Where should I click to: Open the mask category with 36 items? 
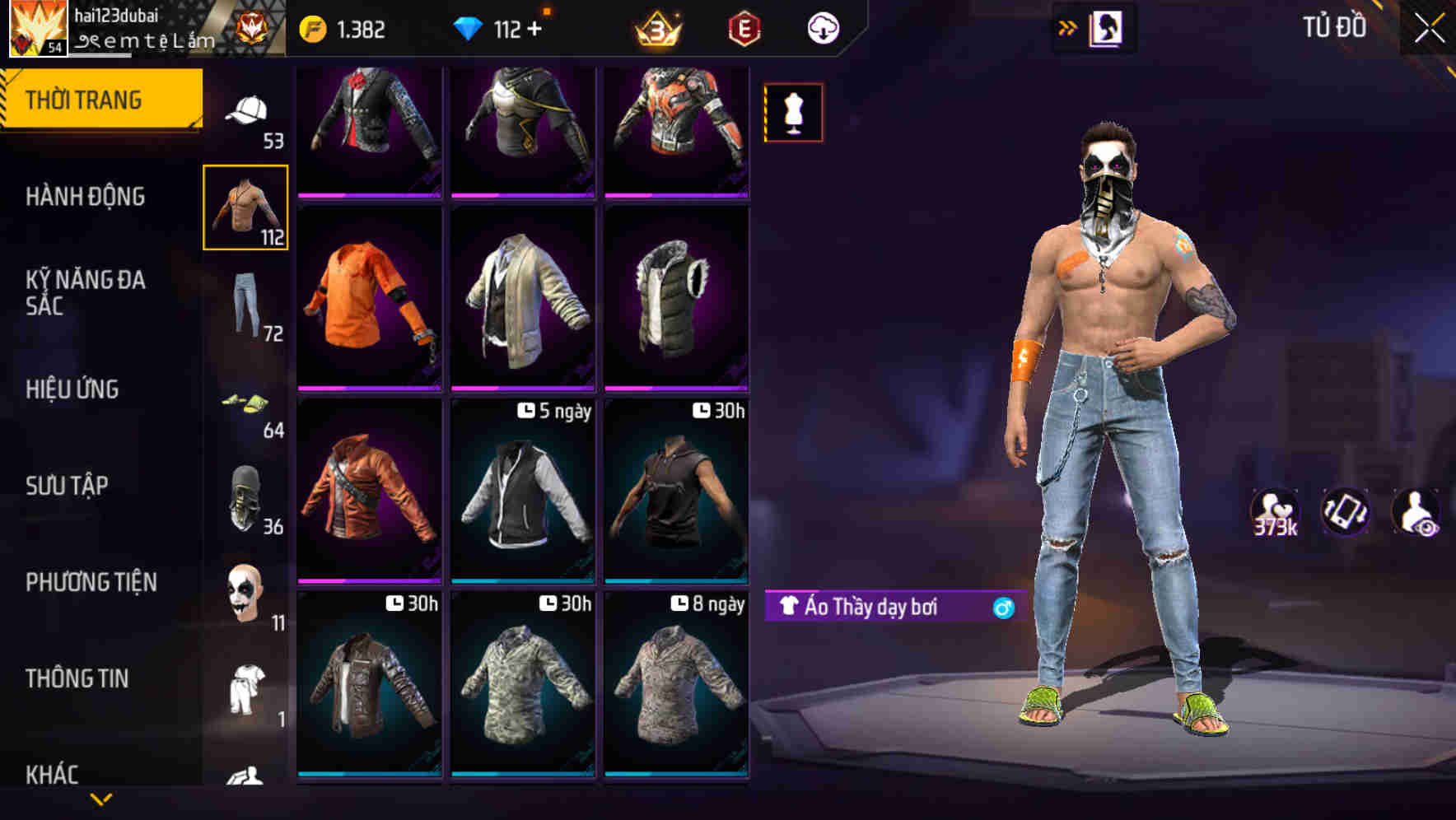[245, 498]
